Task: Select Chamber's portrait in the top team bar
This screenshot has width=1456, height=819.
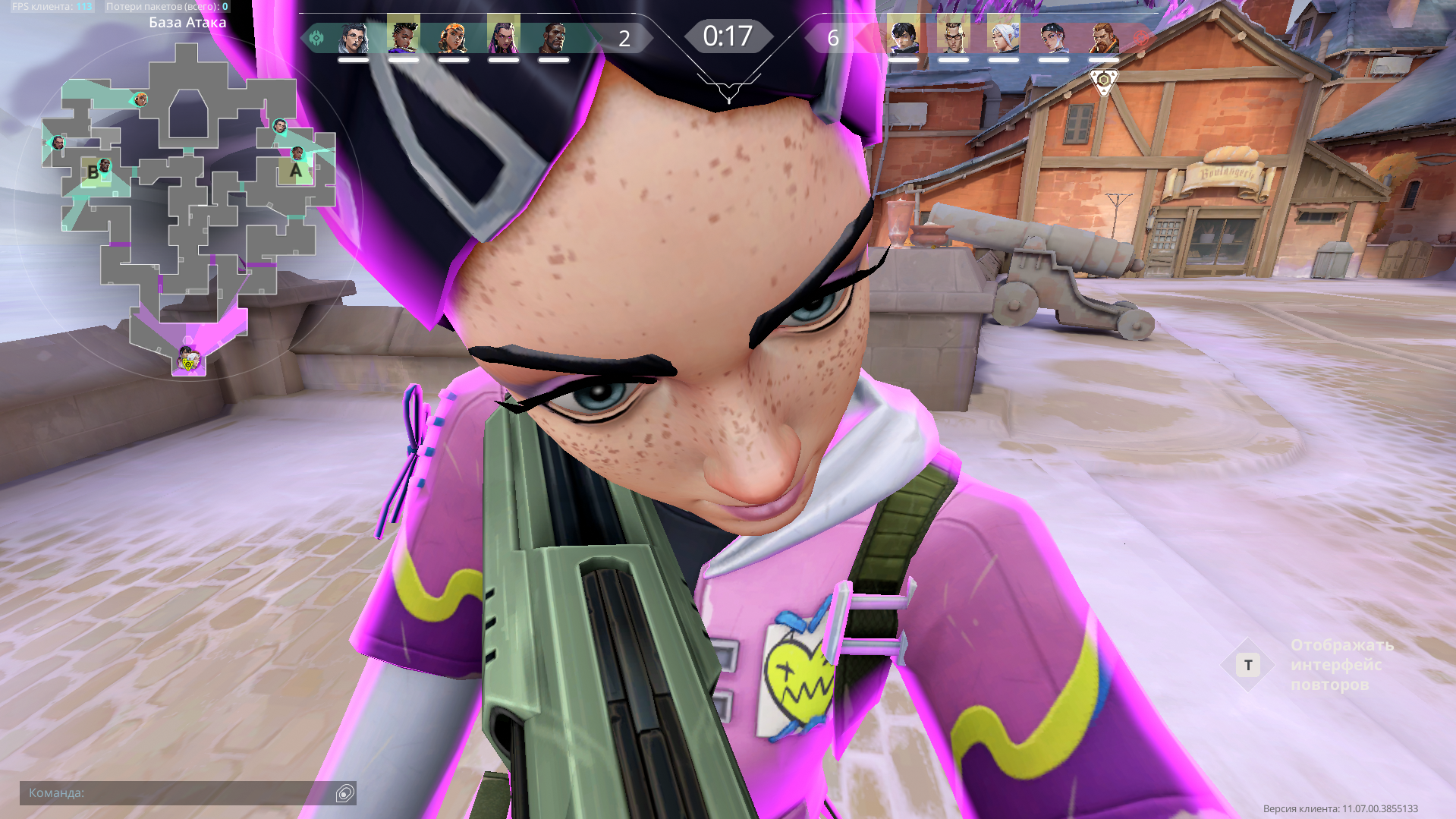Action: click(953, 36)
